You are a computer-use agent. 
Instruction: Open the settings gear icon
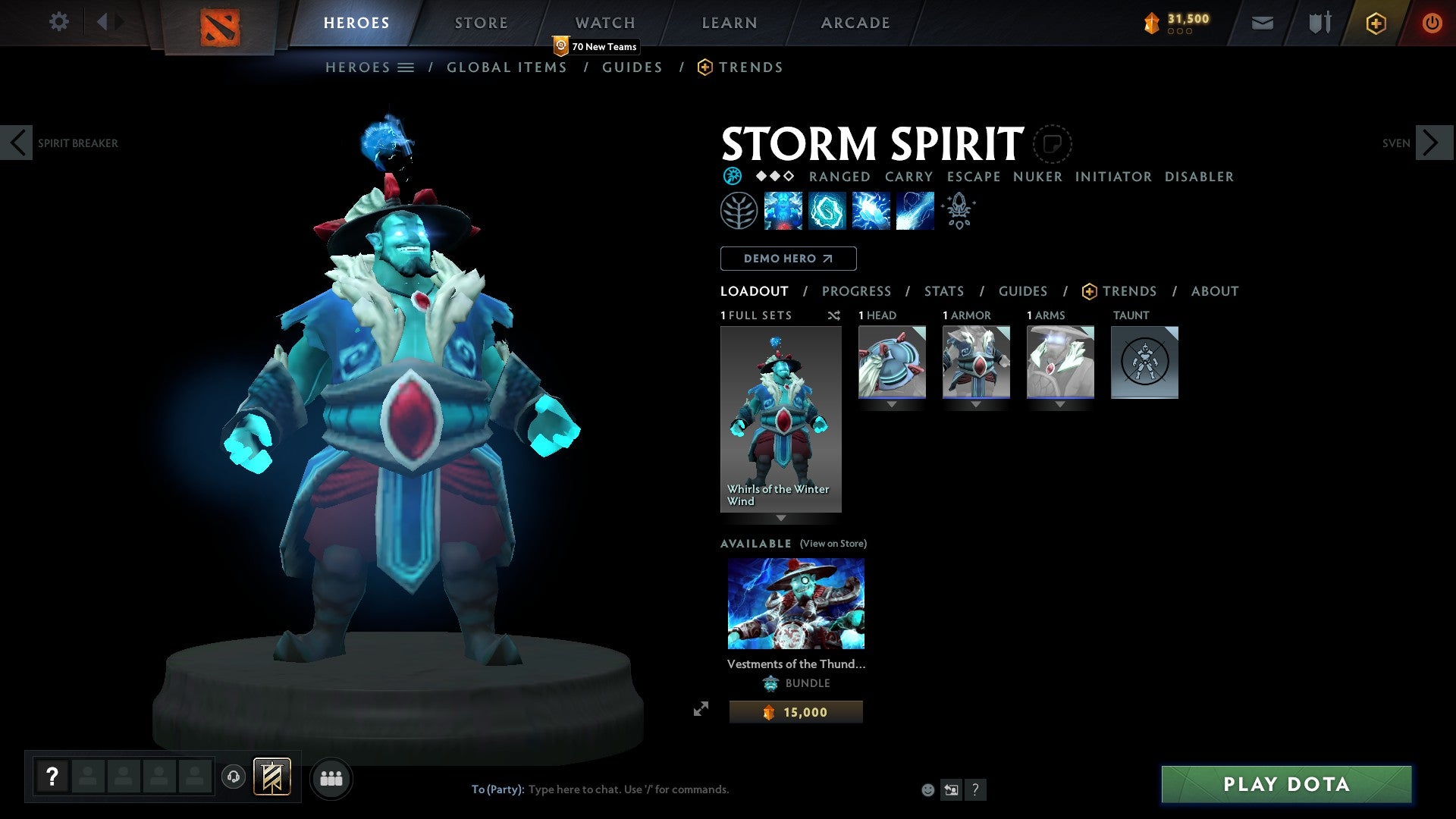(x=58, y=22)
